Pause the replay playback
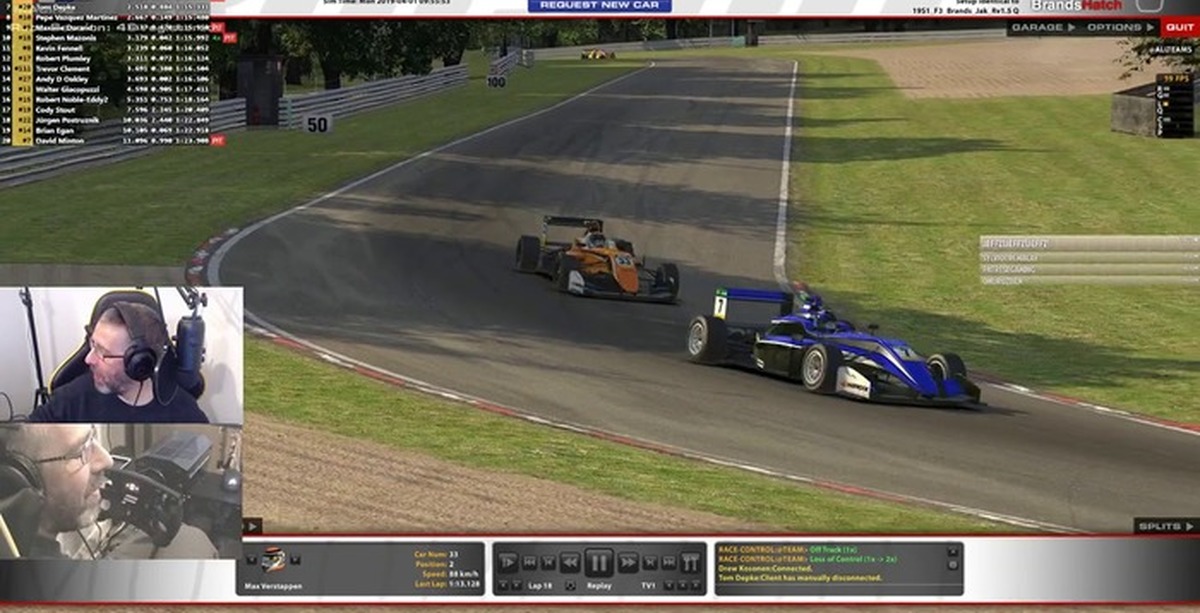 pos(599,561)
